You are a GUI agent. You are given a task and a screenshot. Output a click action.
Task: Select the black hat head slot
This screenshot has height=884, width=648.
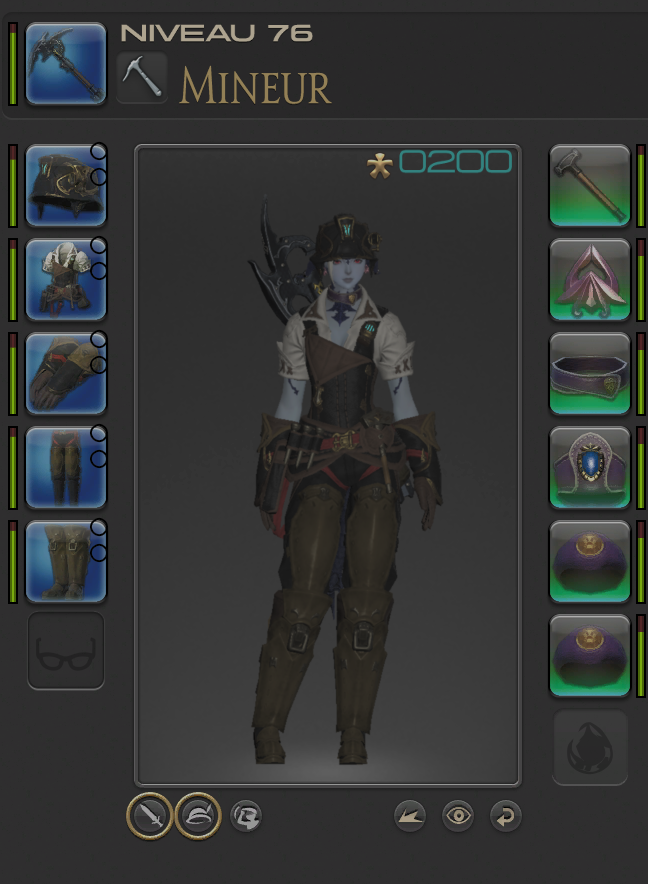[x=66, y=185]
